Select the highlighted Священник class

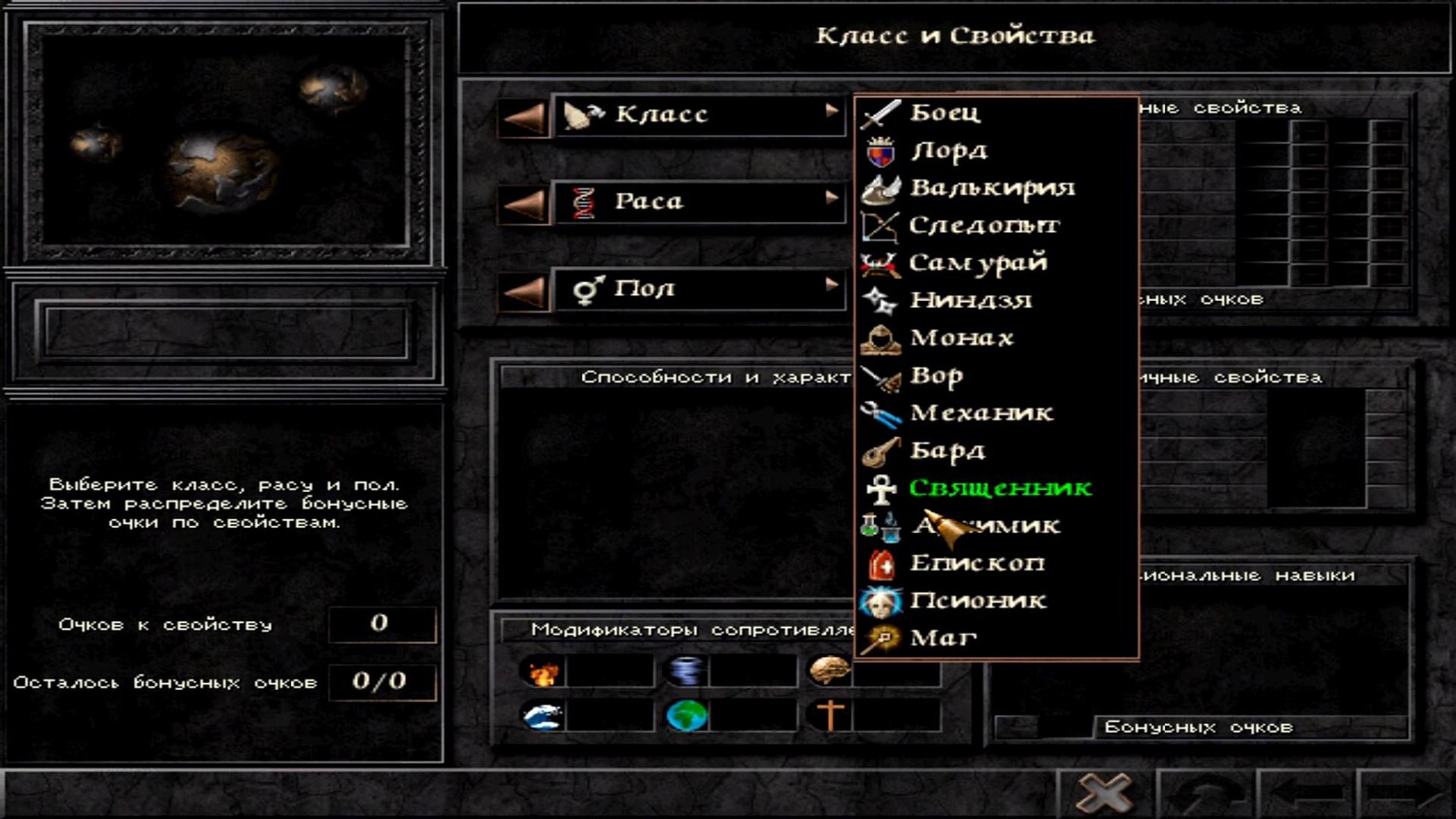click(1000, 488)
